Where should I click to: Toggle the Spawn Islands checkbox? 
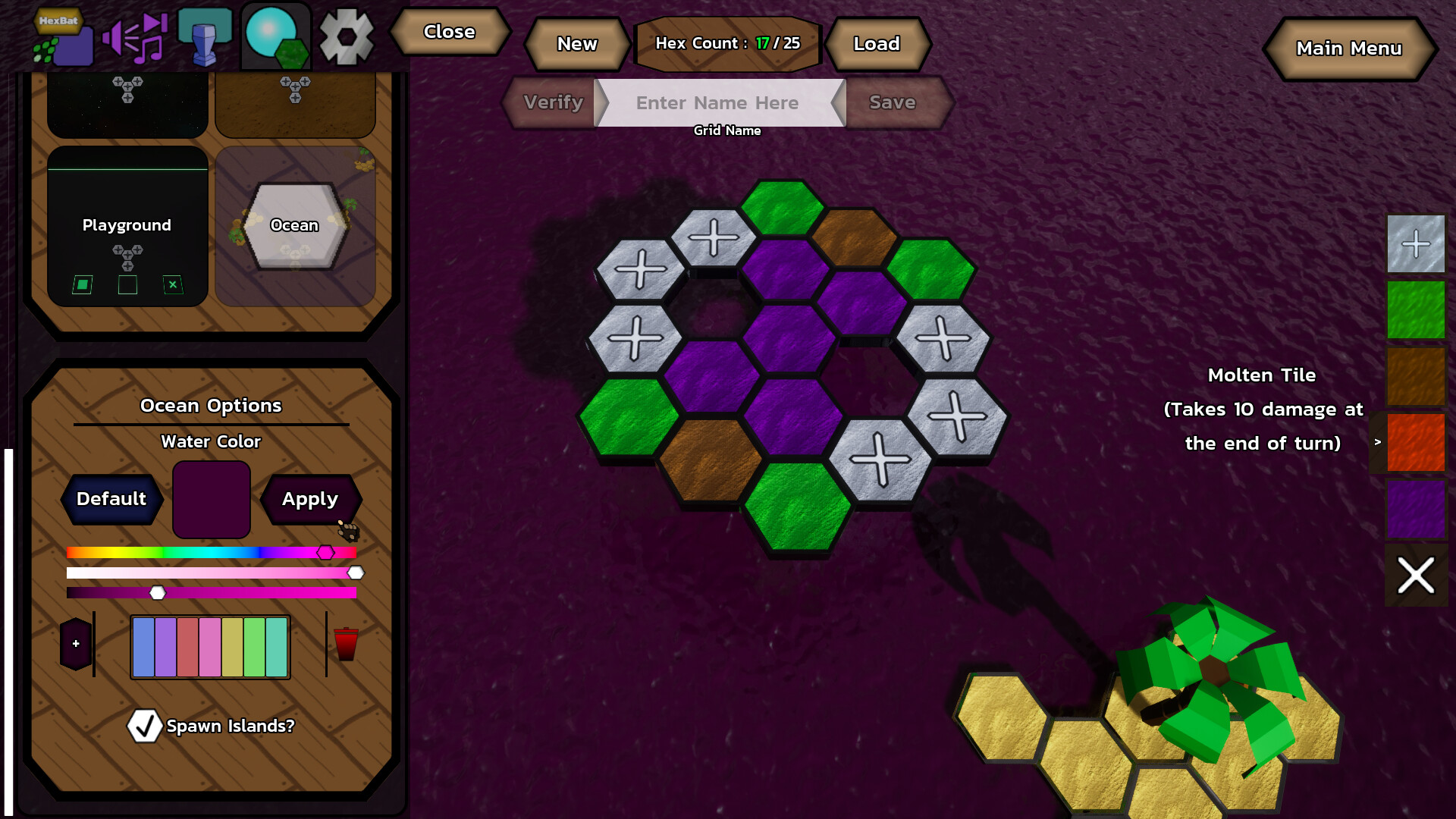pos(143,726)
